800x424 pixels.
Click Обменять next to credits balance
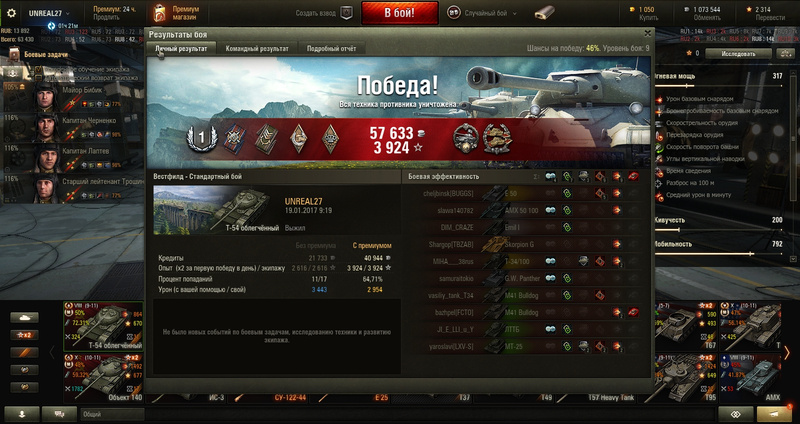[707, 18]
